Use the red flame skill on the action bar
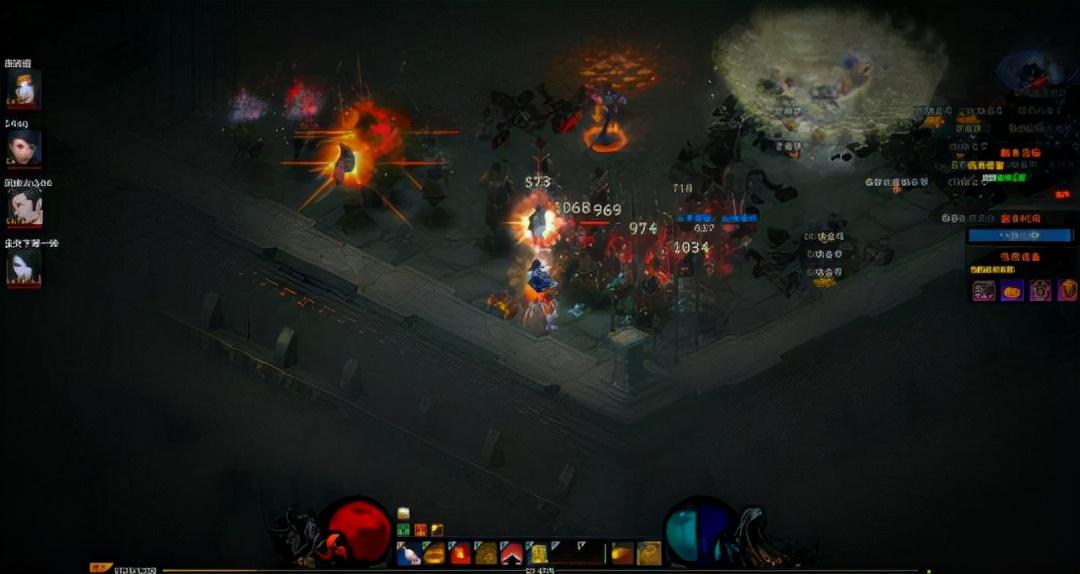 click(460, 553)
